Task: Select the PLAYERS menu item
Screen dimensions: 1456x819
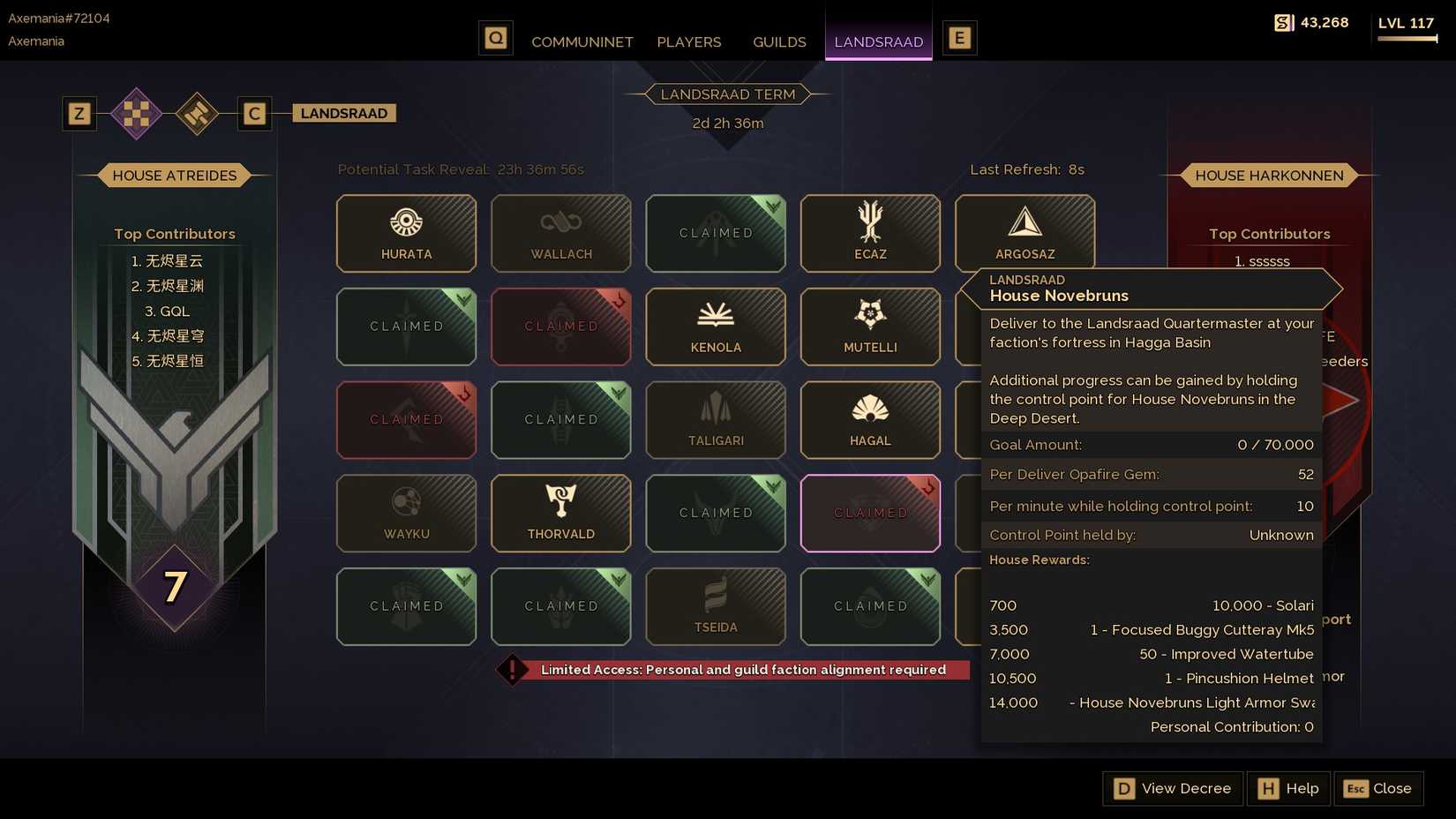Action: click(x=688, y=41)
